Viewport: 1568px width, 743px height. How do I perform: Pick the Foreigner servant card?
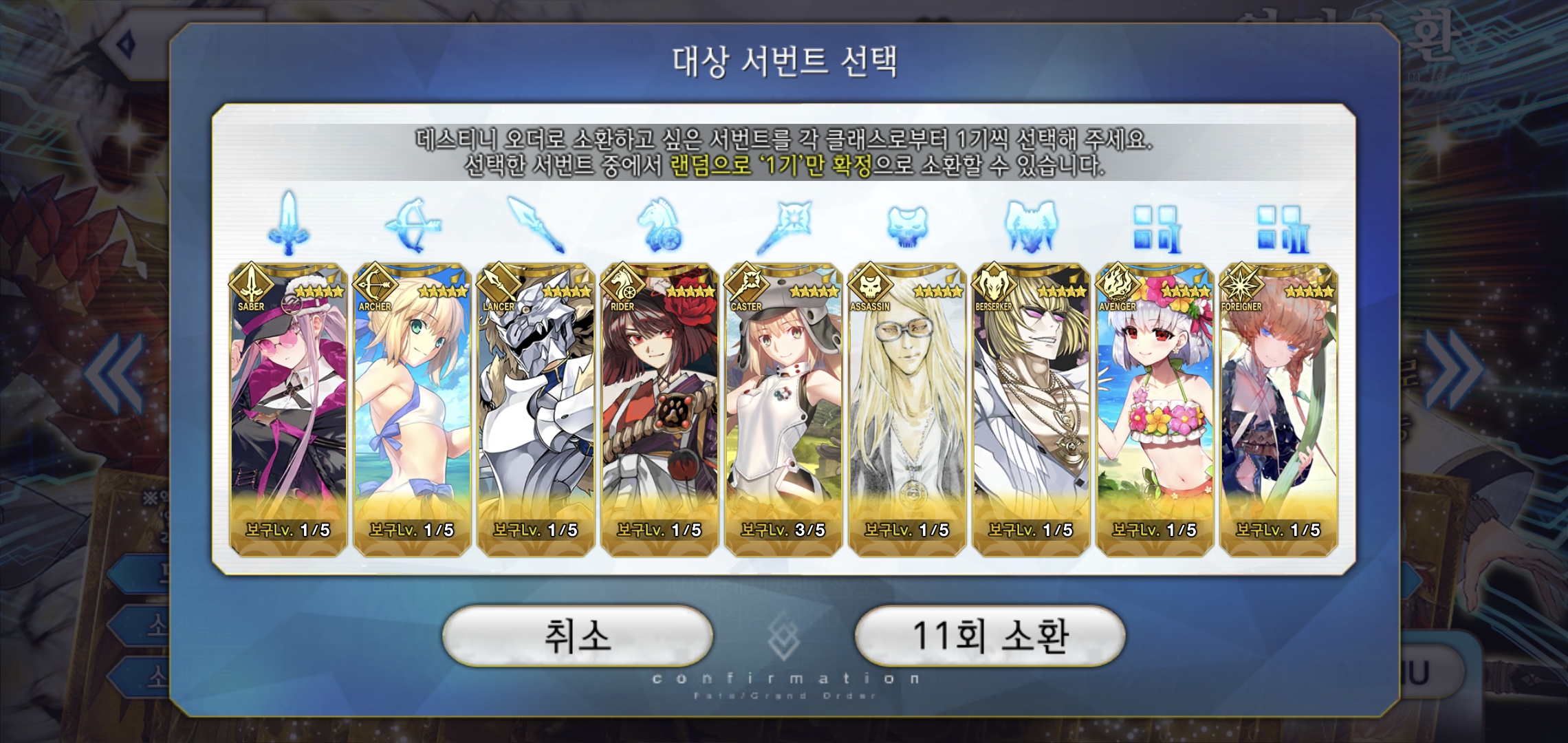point(1278,409)
